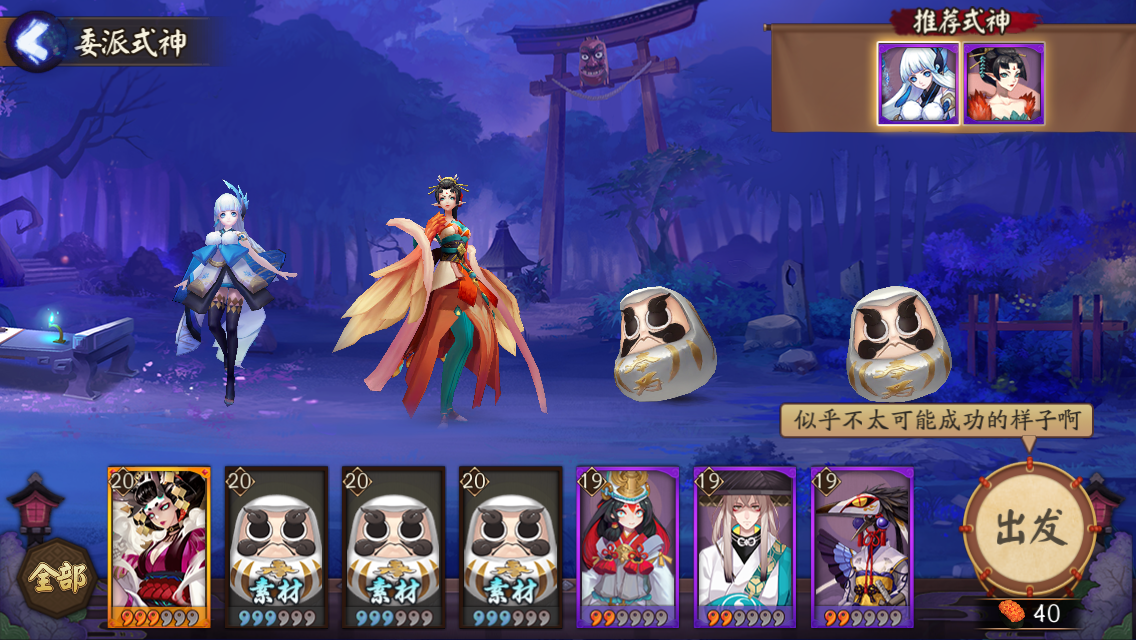Image resolution: width=1136 pixels, height=640 pixels.
Task: Choose the orange-framed level 20 shikigami card
Action: (x=159, y=546)
